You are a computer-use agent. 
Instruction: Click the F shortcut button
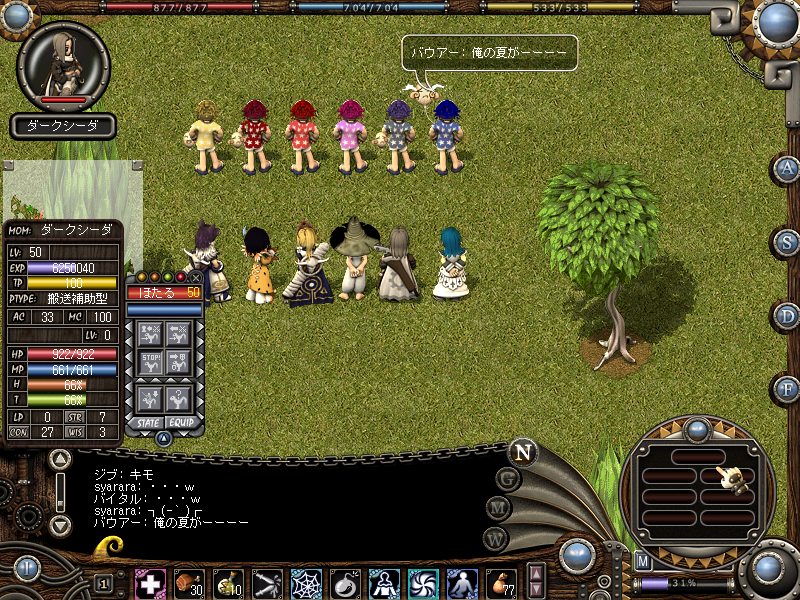(x=788, y=388)
